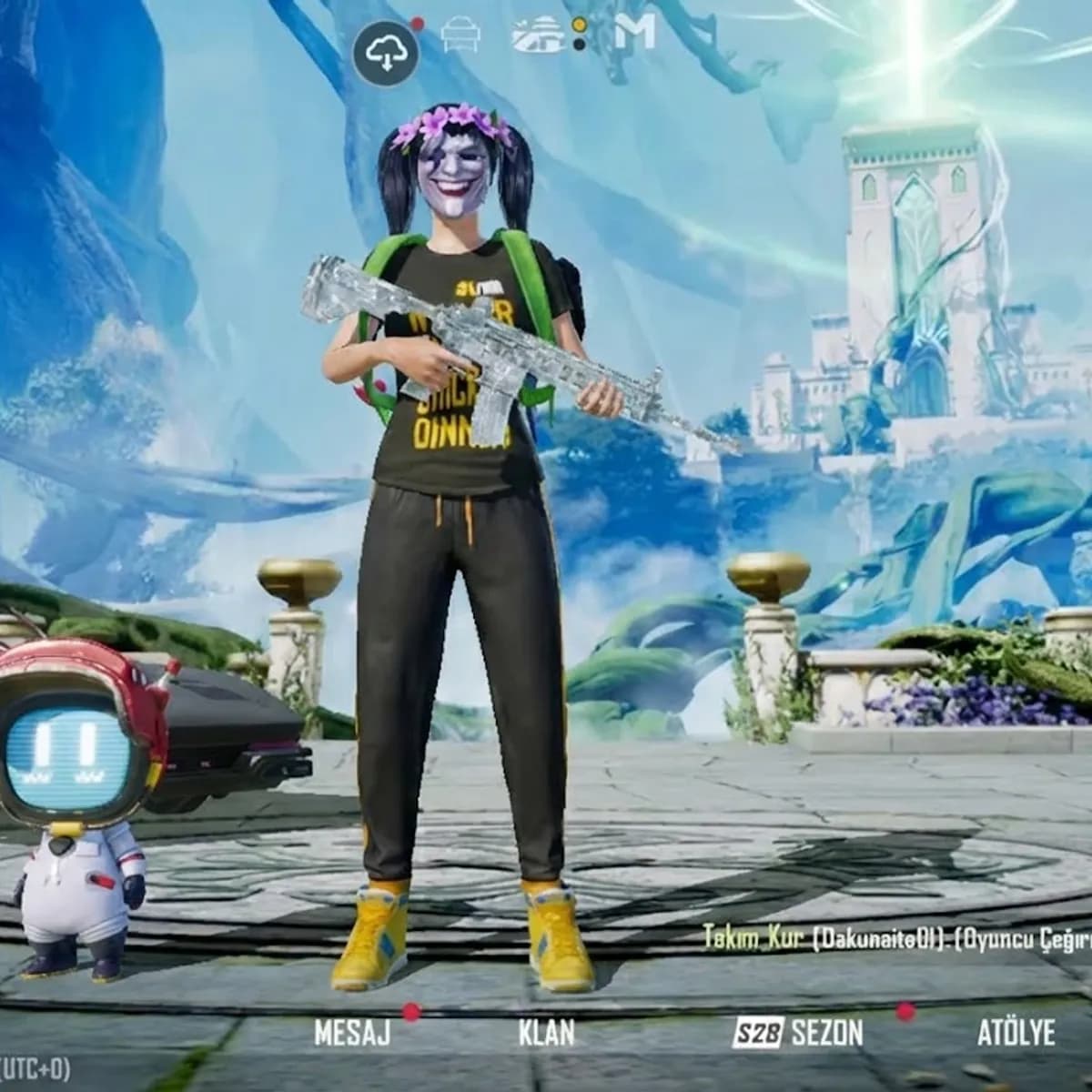Click the vehicle garage icon
This screenshot has width=1092, height=1092.
point(460,35)
